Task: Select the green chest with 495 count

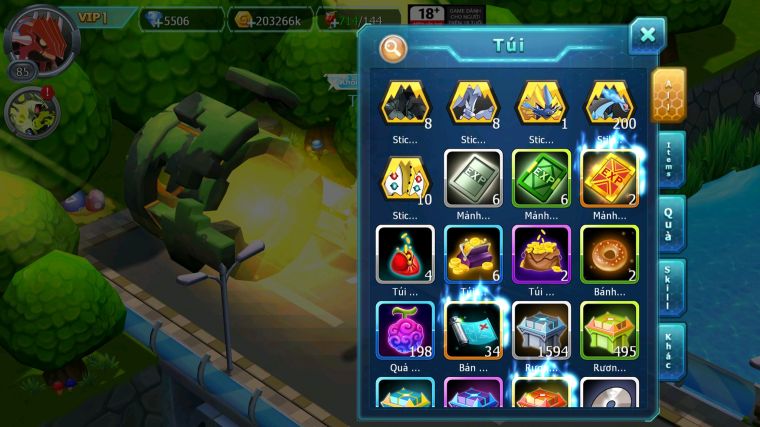Action: point(609,330)
